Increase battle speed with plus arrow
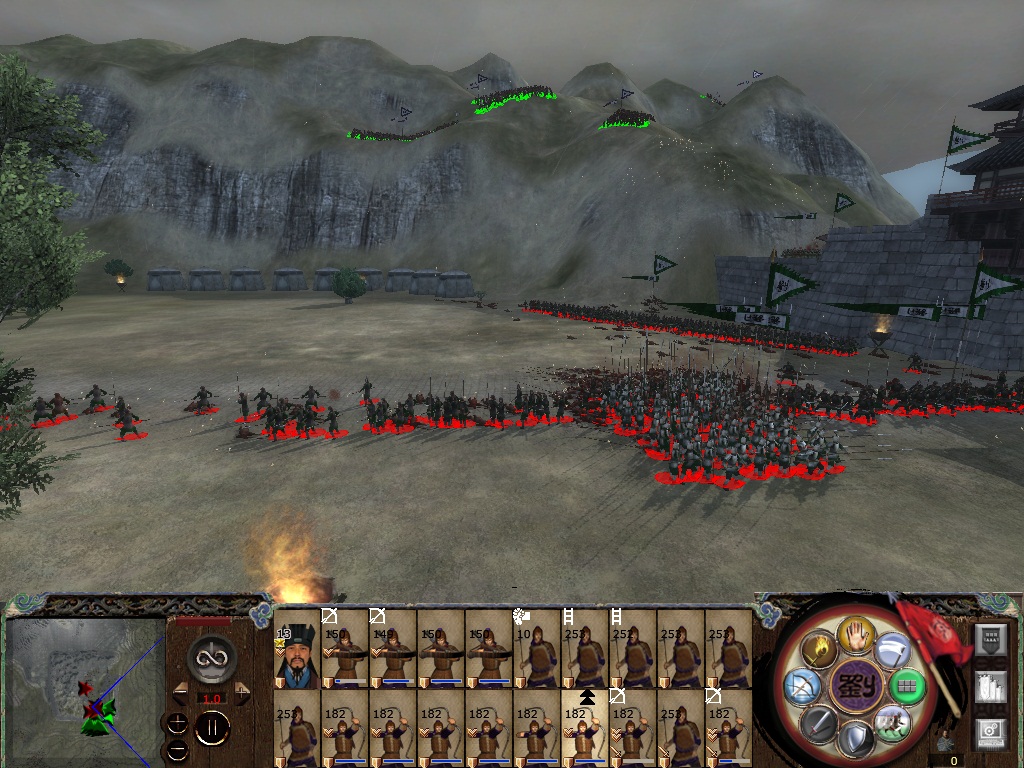Image resolution: width=1024 pixels, height=768 pixels. pos(241,692)
